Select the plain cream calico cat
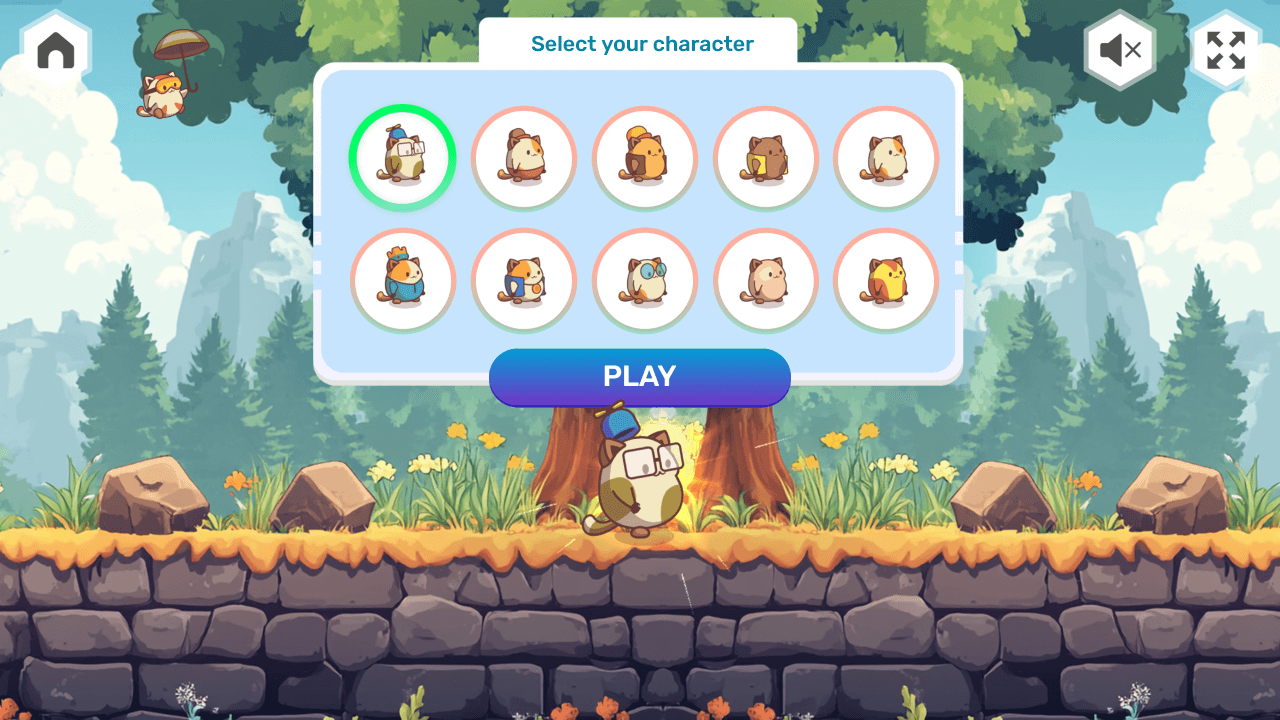 886,158
